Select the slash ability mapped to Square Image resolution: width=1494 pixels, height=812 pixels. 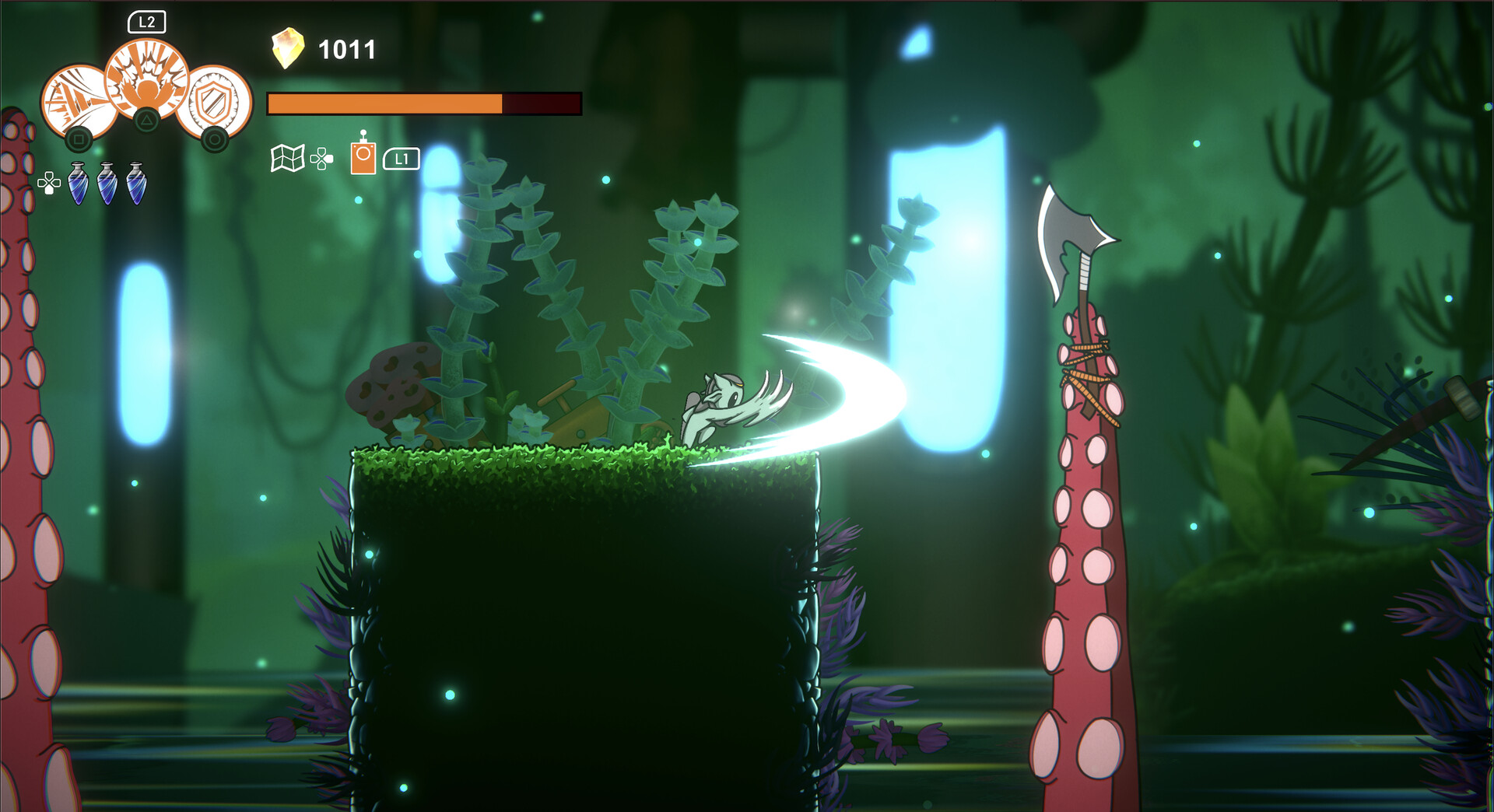pos(73,98)
